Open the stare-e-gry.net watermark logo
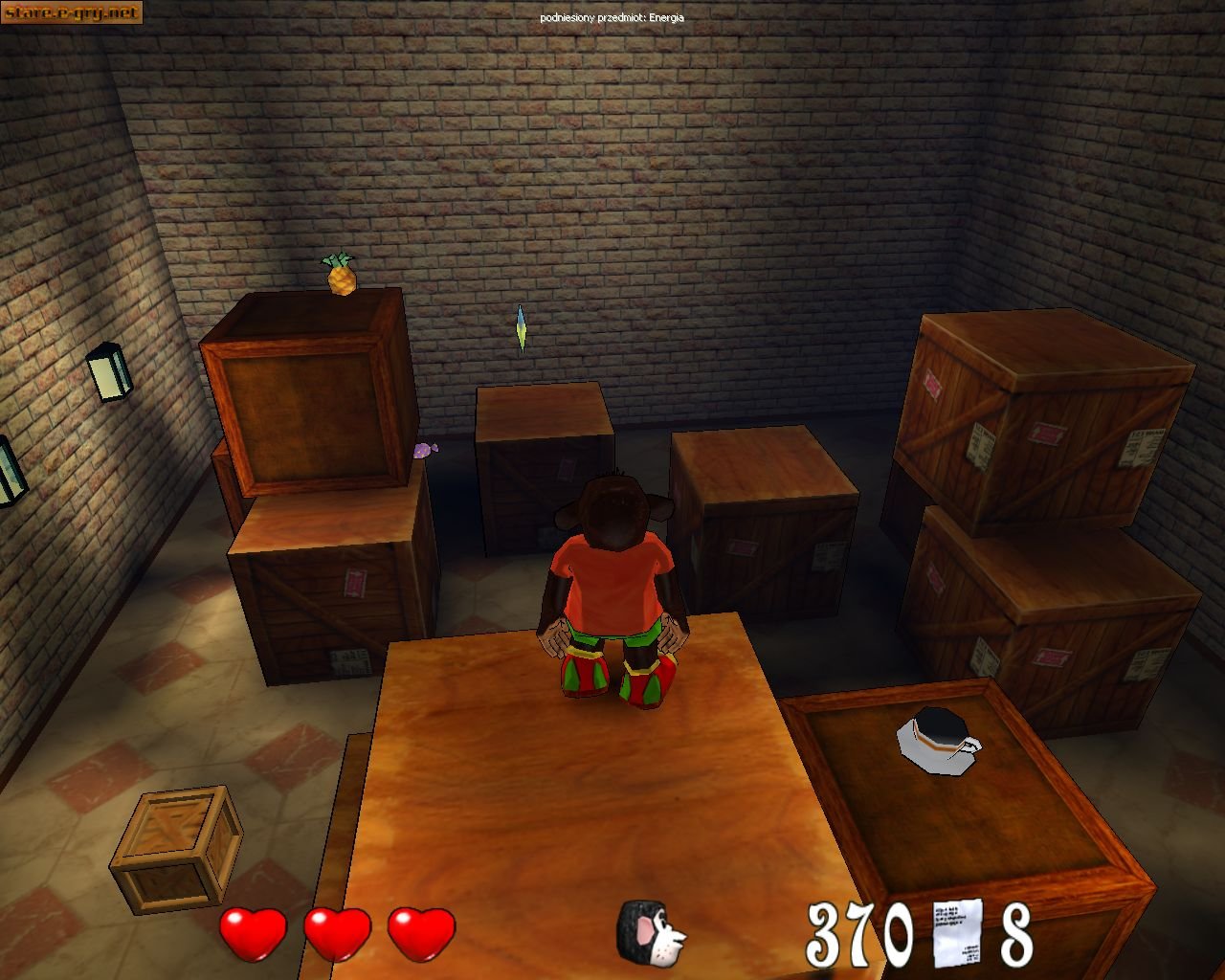 (x=72, y=12)
